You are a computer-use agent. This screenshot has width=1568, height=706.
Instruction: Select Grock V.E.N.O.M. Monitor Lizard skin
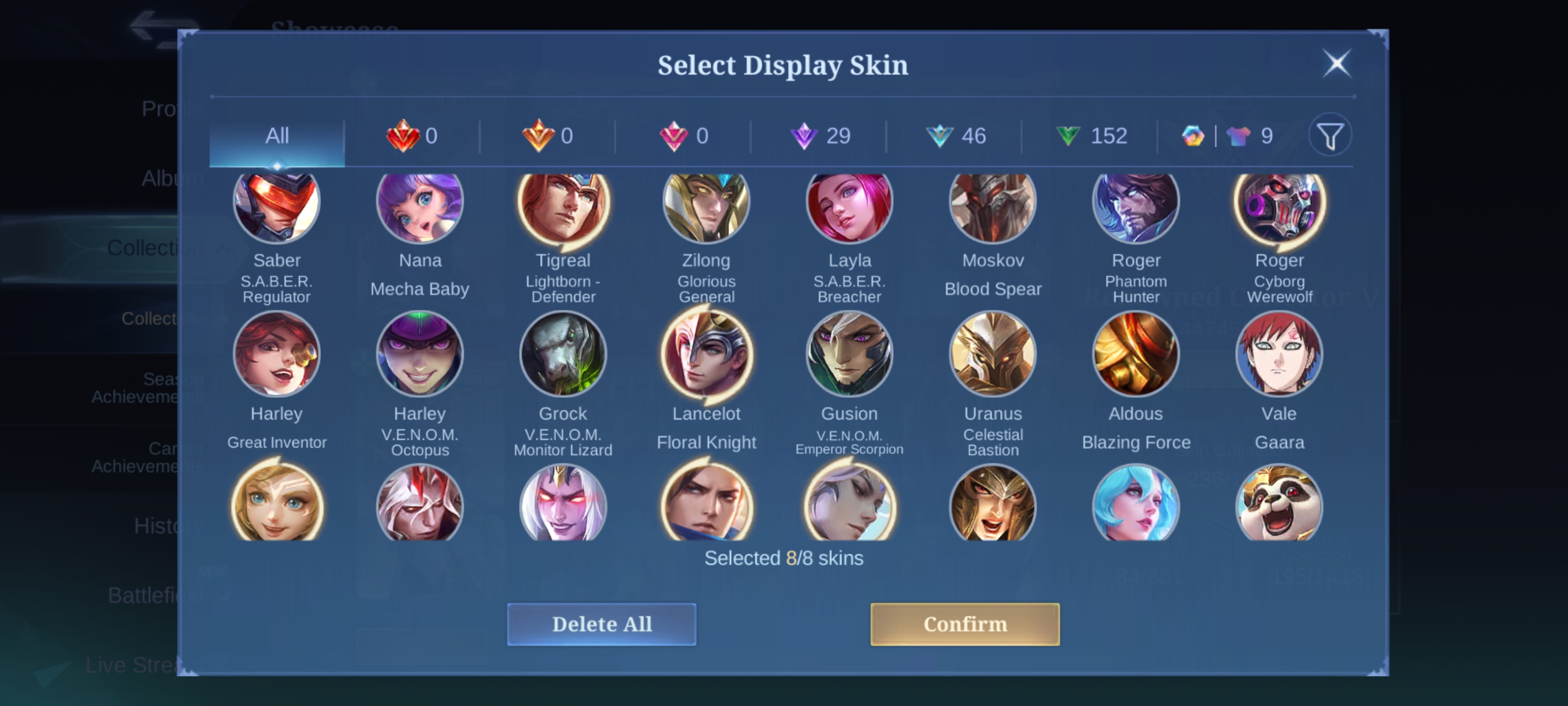(x=563, y=355)
